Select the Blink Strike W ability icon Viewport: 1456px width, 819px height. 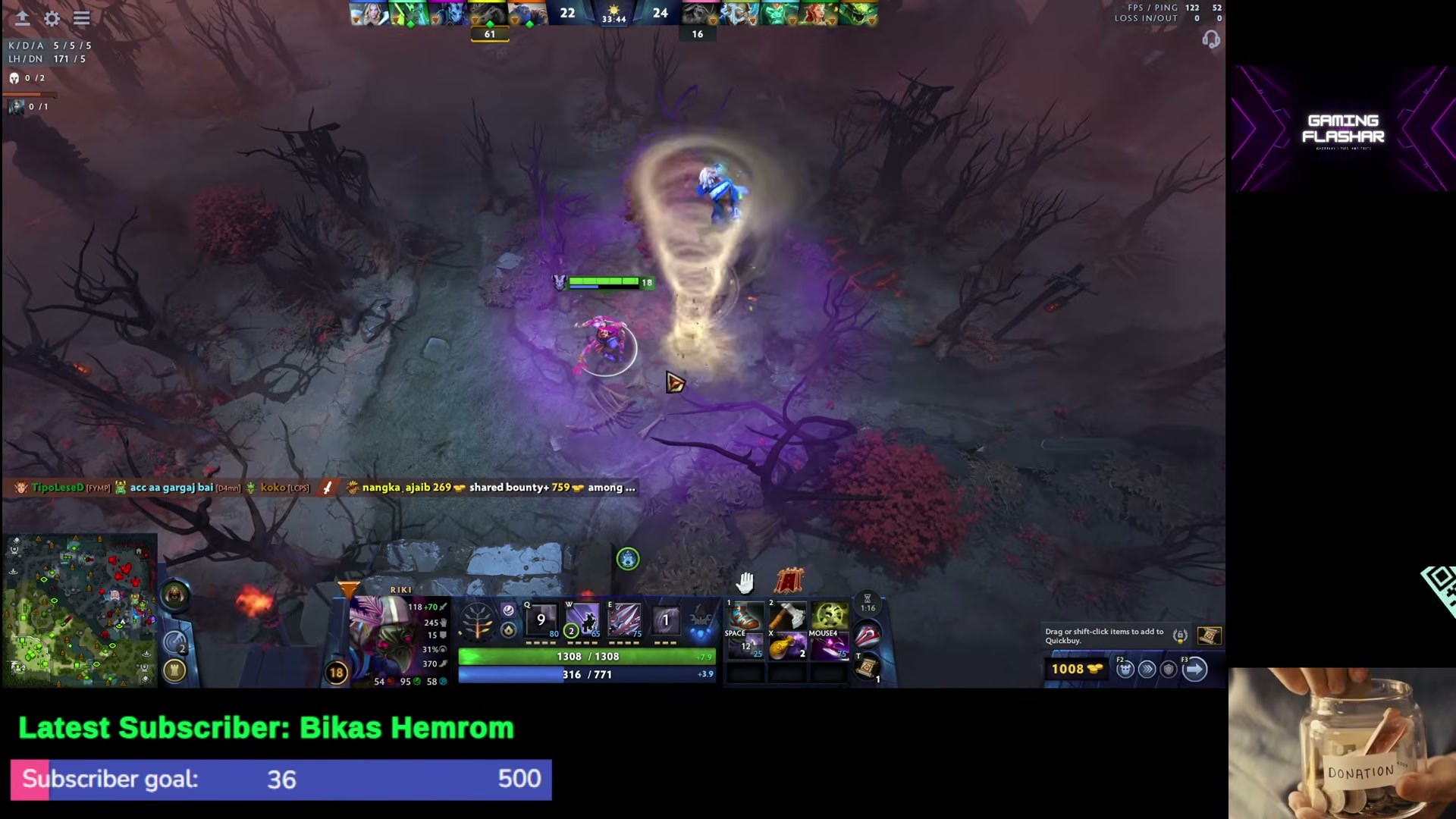click(582, 620)
